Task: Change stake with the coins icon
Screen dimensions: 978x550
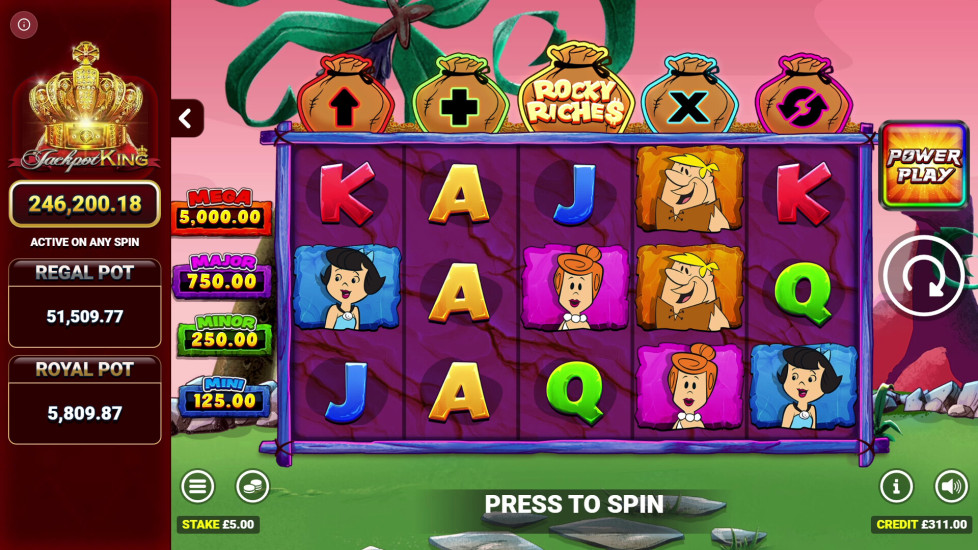Action: pos(252,487)
